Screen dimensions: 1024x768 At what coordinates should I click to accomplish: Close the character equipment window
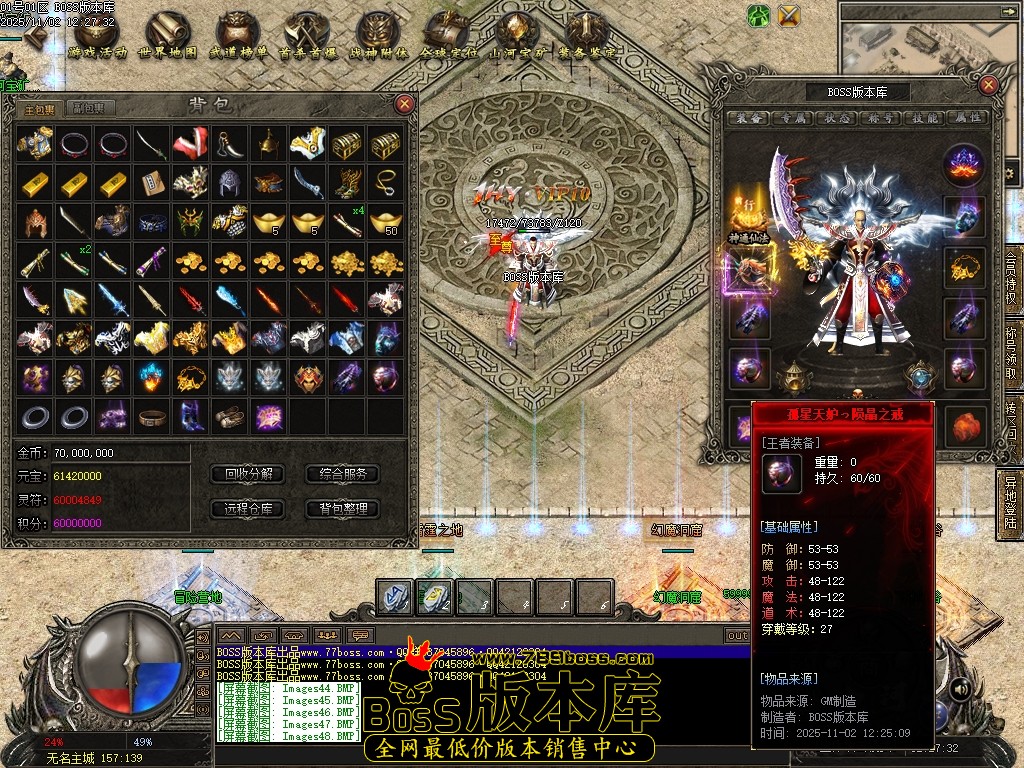coord(988,85)
